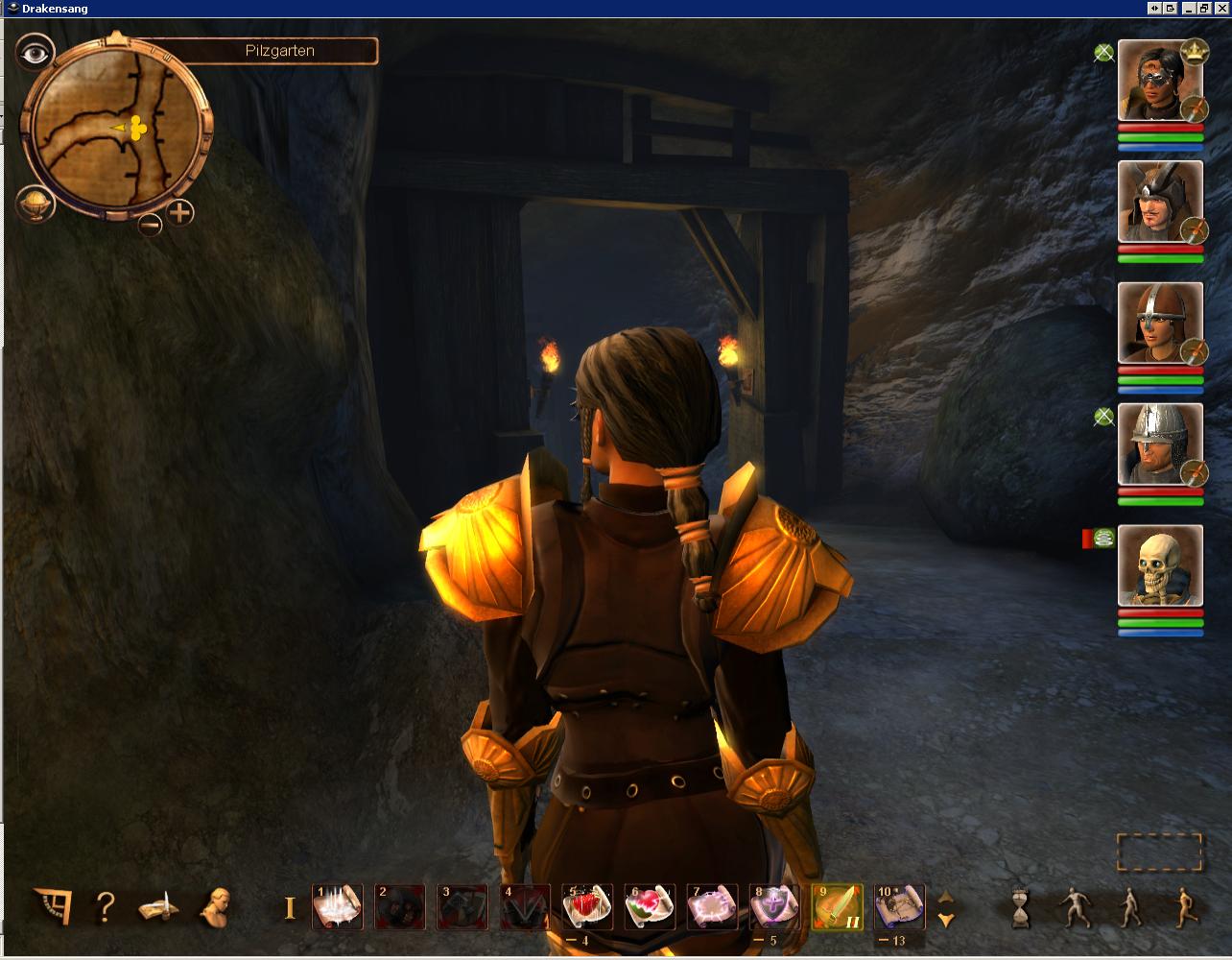Screen dimensions: 1232x960
Task: Open the world map globe button
Action: (34, 204)
